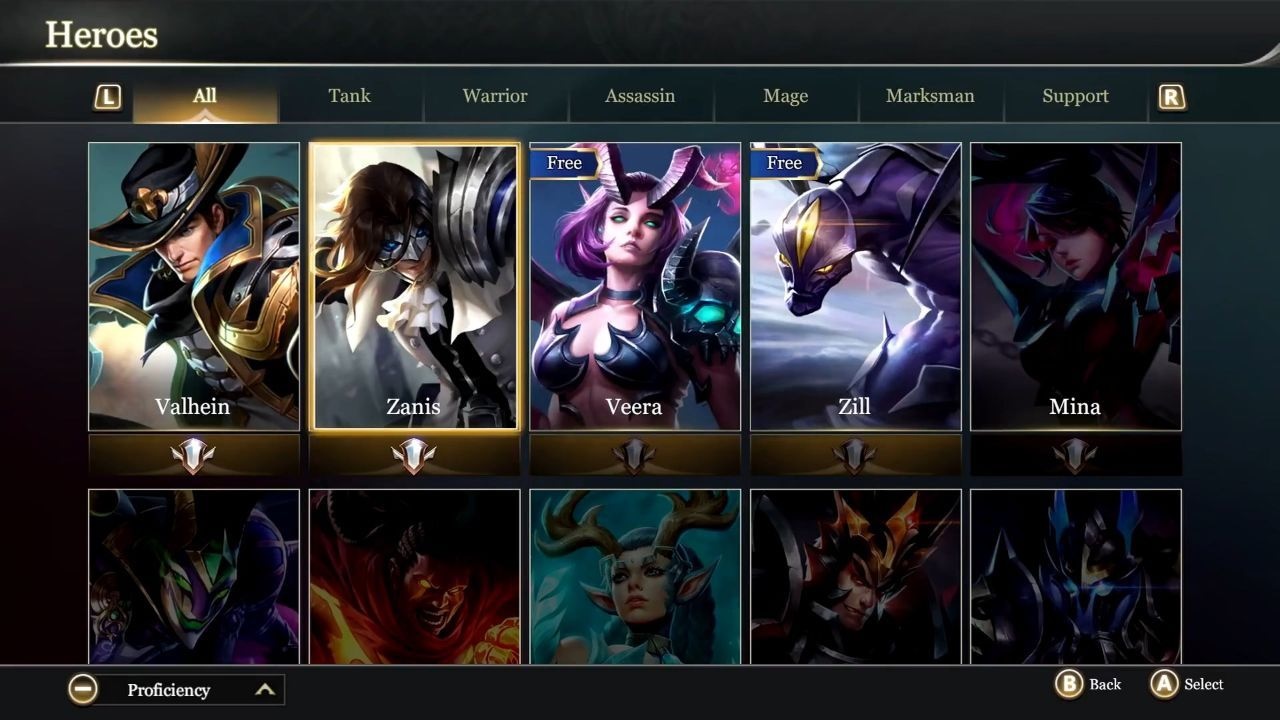Choose the Mina hero card
This screenshot has width=1280, height=720.
coord(1076,286)
